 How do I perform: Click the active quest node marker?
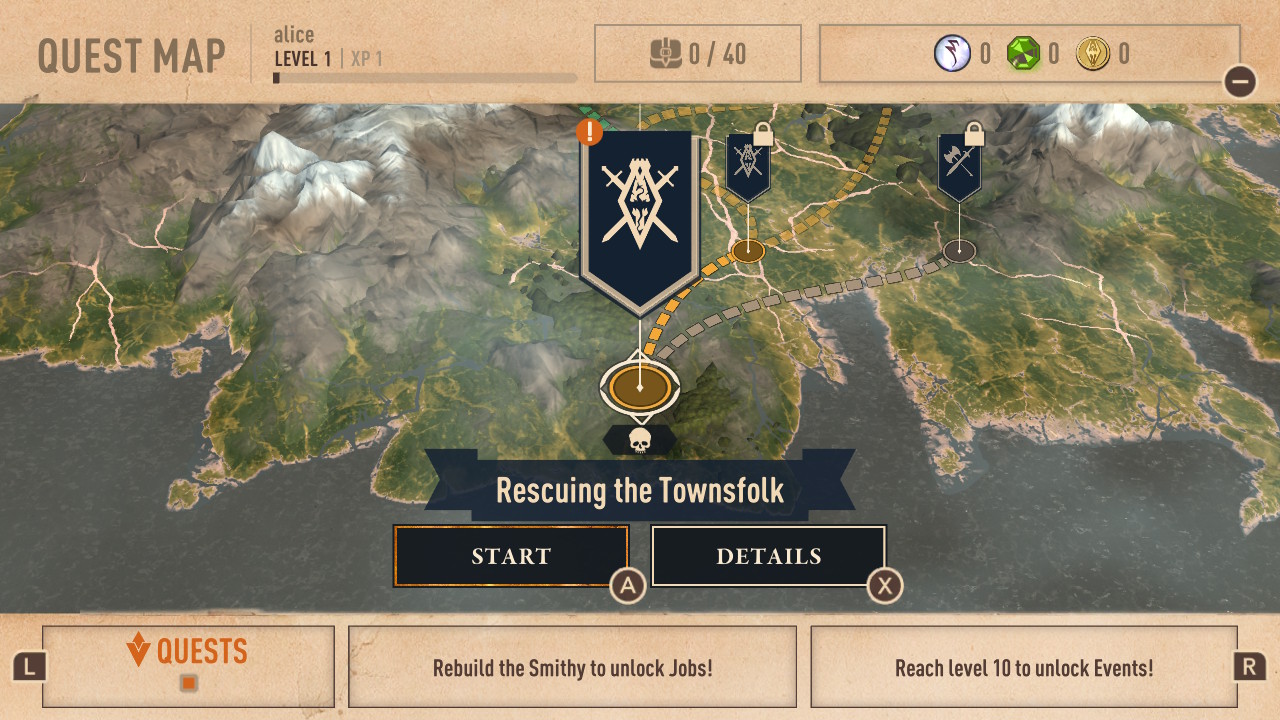(640, 386)
